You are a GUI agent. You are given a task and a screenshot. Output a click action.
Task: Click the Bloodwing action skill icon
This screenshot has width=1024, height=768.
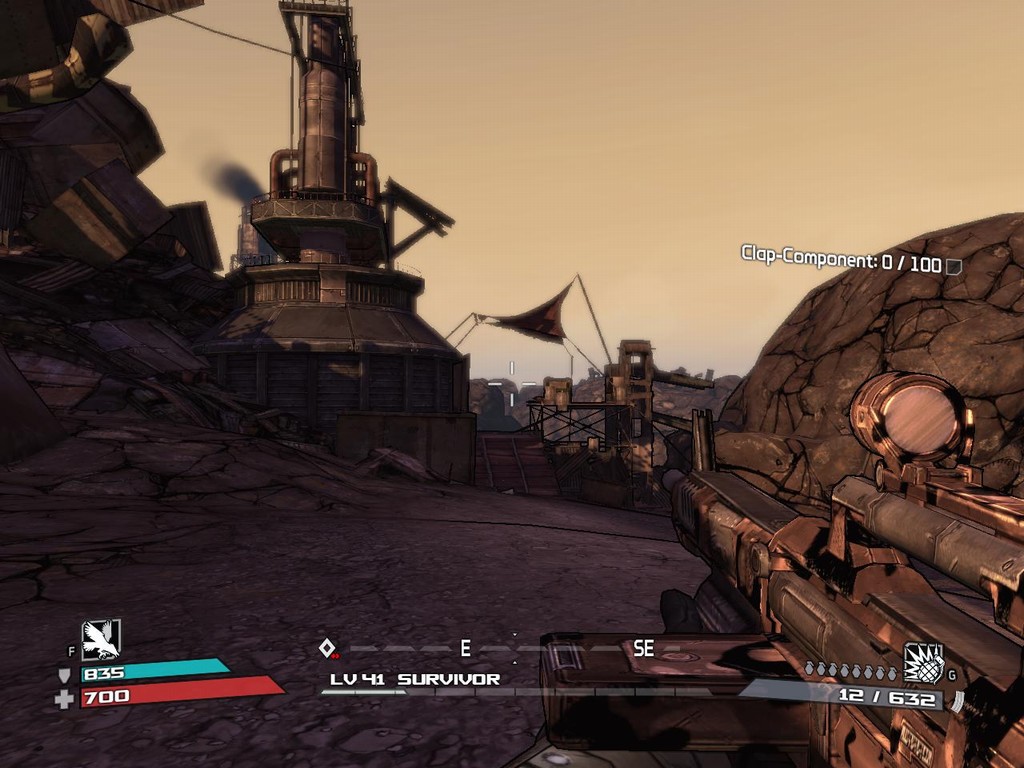tap(101, 639)
